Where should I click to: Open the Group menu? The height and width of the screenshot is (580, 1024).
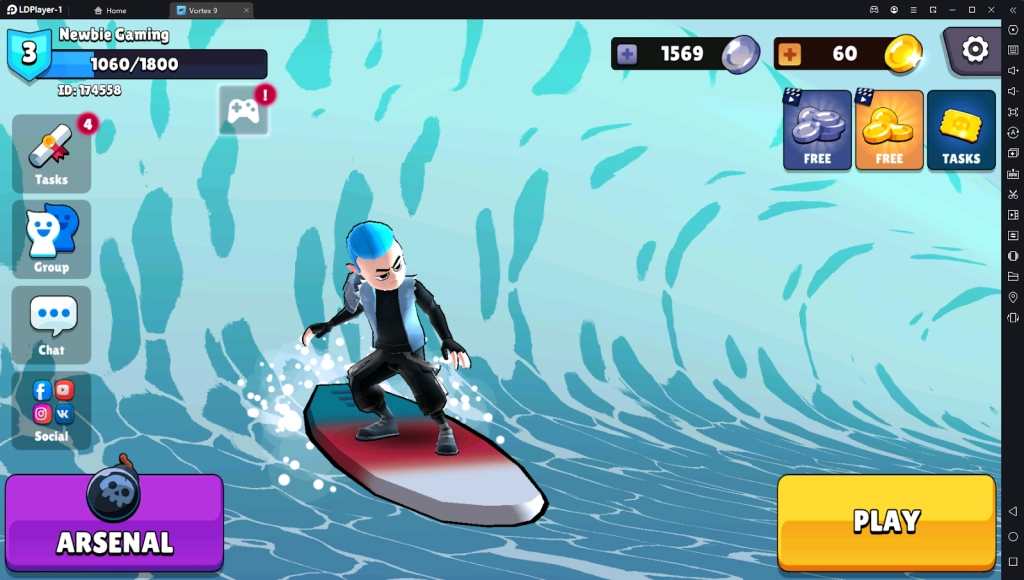pos(51,239)
